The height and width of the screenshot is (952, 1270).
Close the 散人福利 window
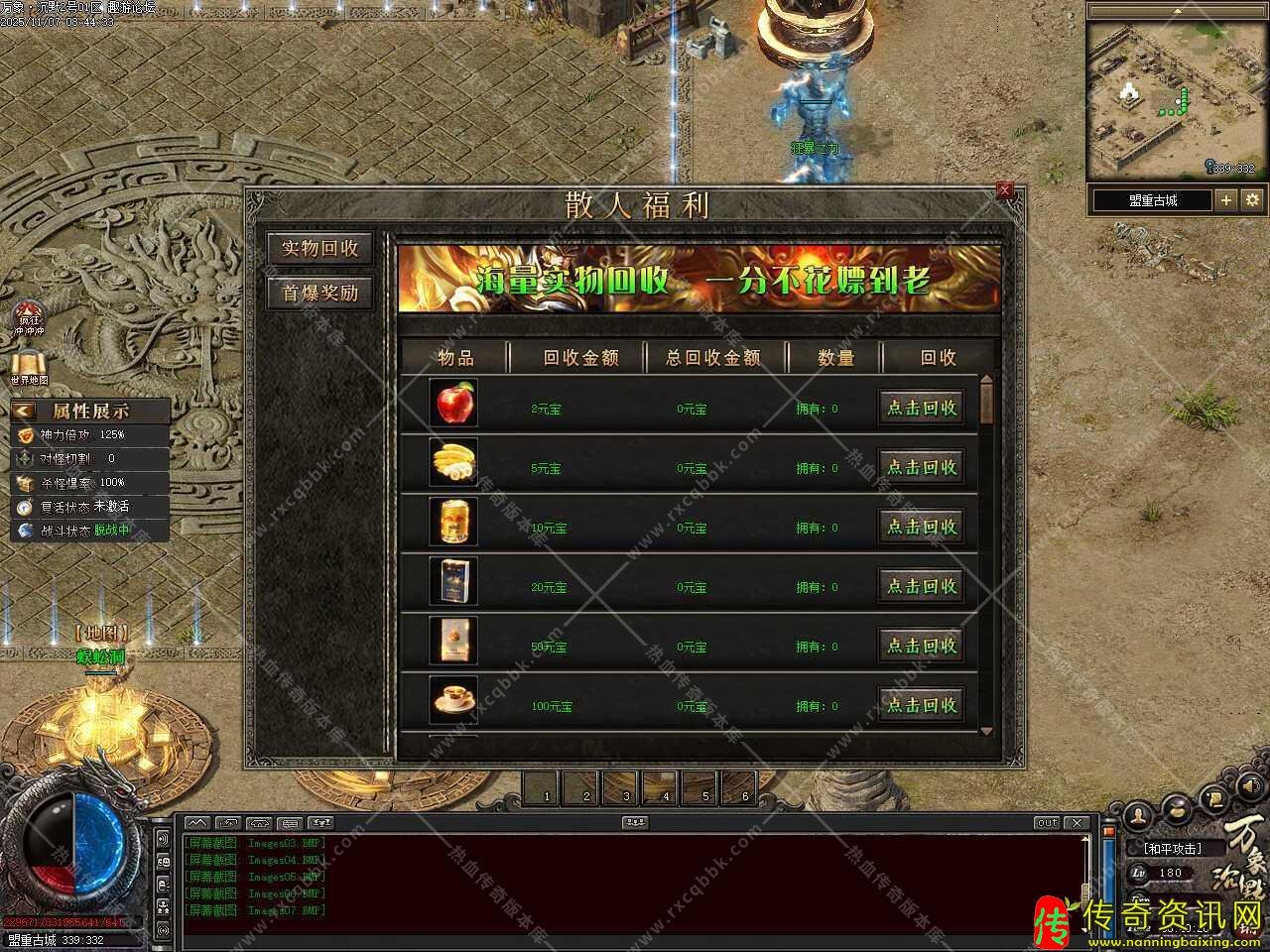[x=1004, y=190]
